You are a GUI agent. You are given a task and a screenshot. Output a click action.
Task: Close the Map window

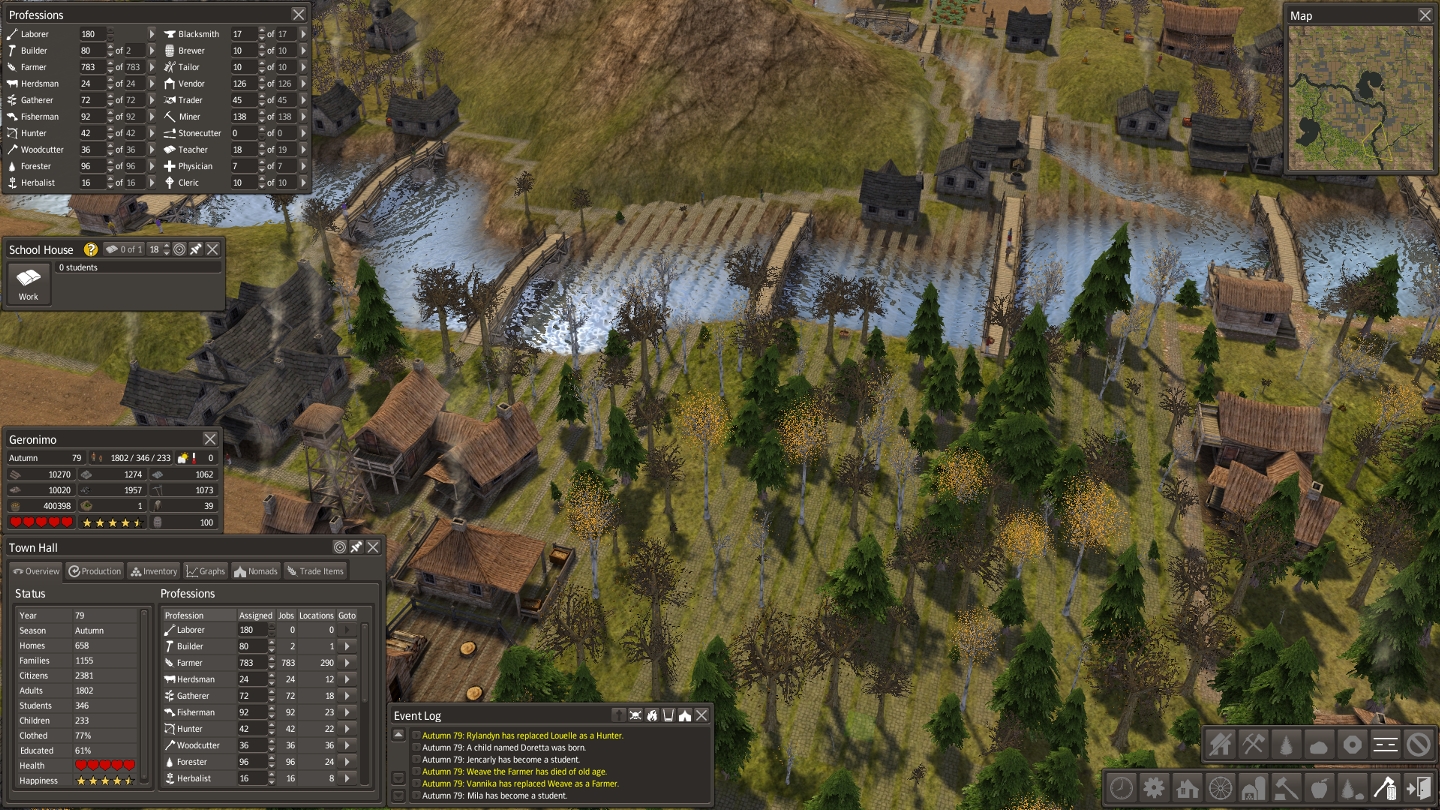[1425, 15]
